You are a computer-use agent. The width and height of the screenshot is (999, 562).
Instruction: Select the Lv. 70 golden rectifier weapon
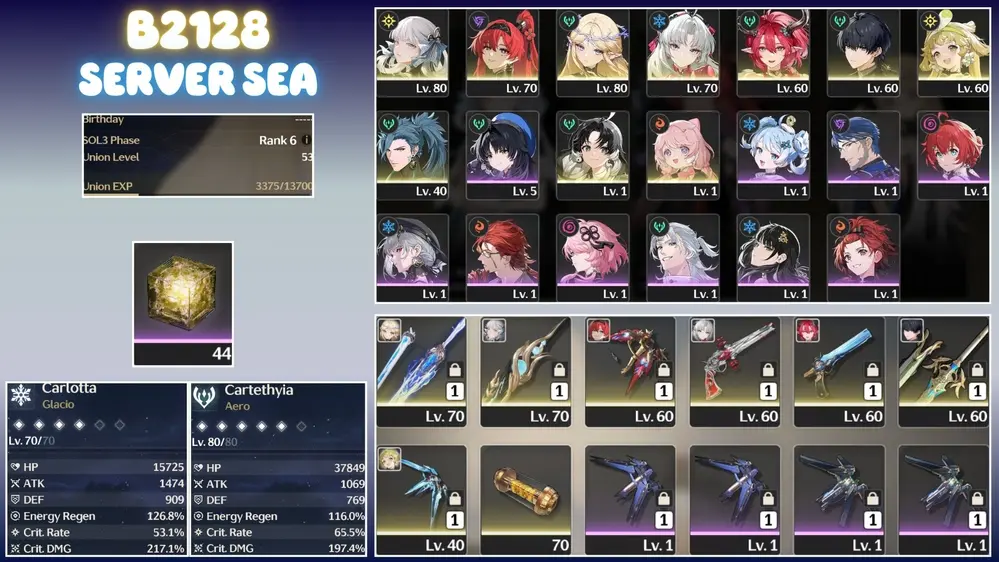pyautogui.click(x=525, y=371)
